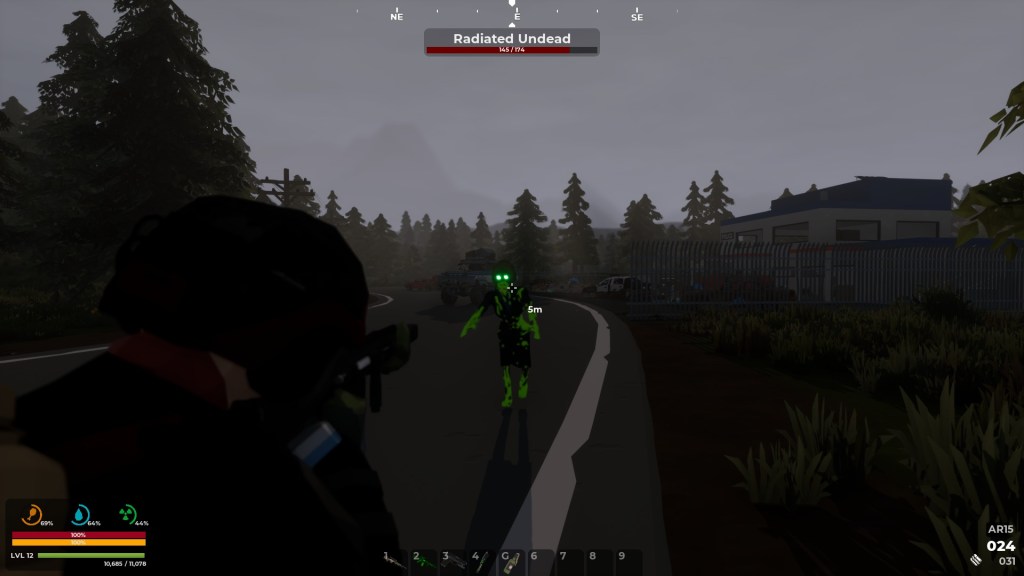Screen dimensions: 1024x576
Task: Click empty hotbar slot number 9
Action: (627, 562)
